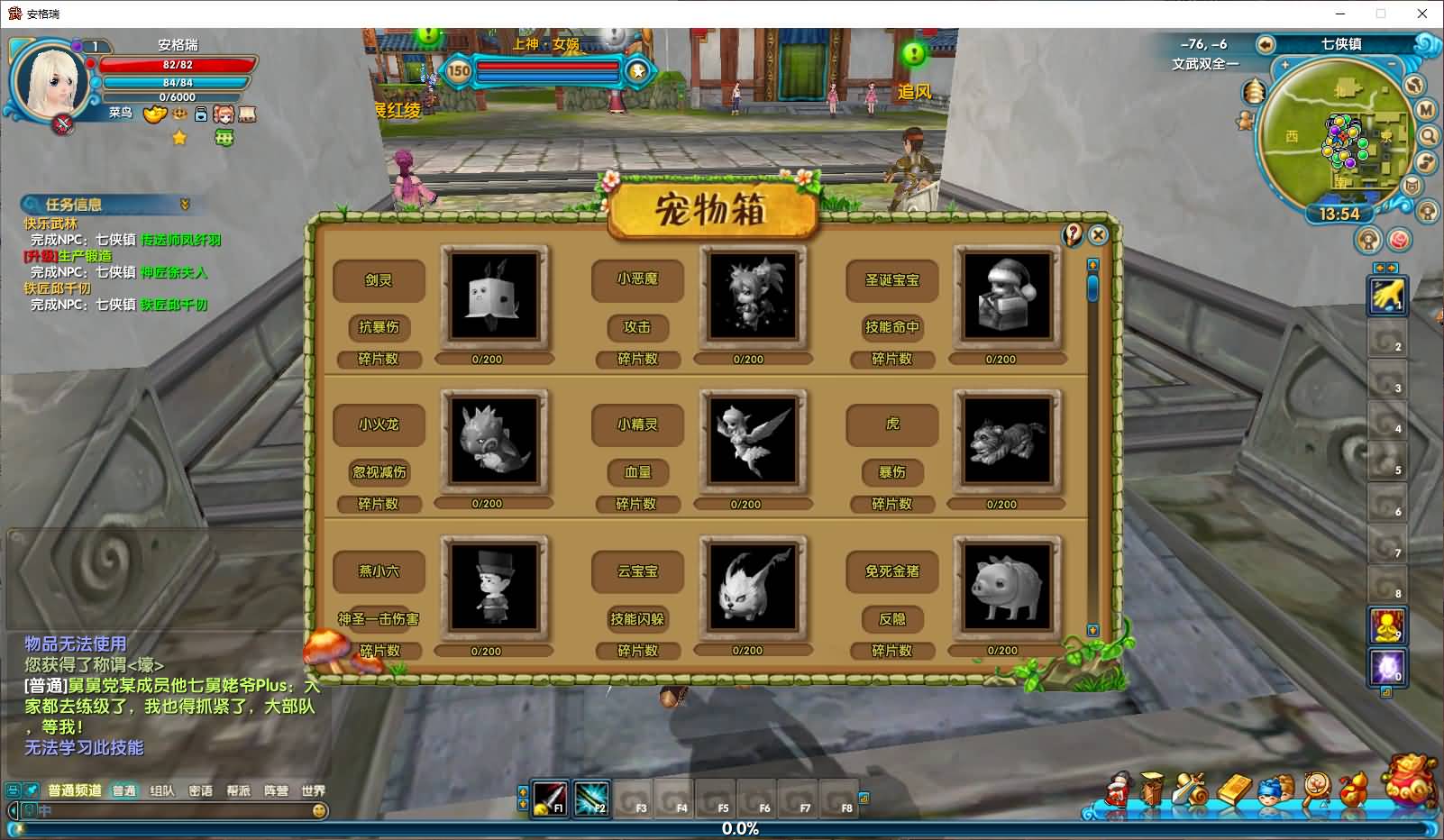Close the pet box window
Screen dimensions: 1444x840
click(1098, 235)
